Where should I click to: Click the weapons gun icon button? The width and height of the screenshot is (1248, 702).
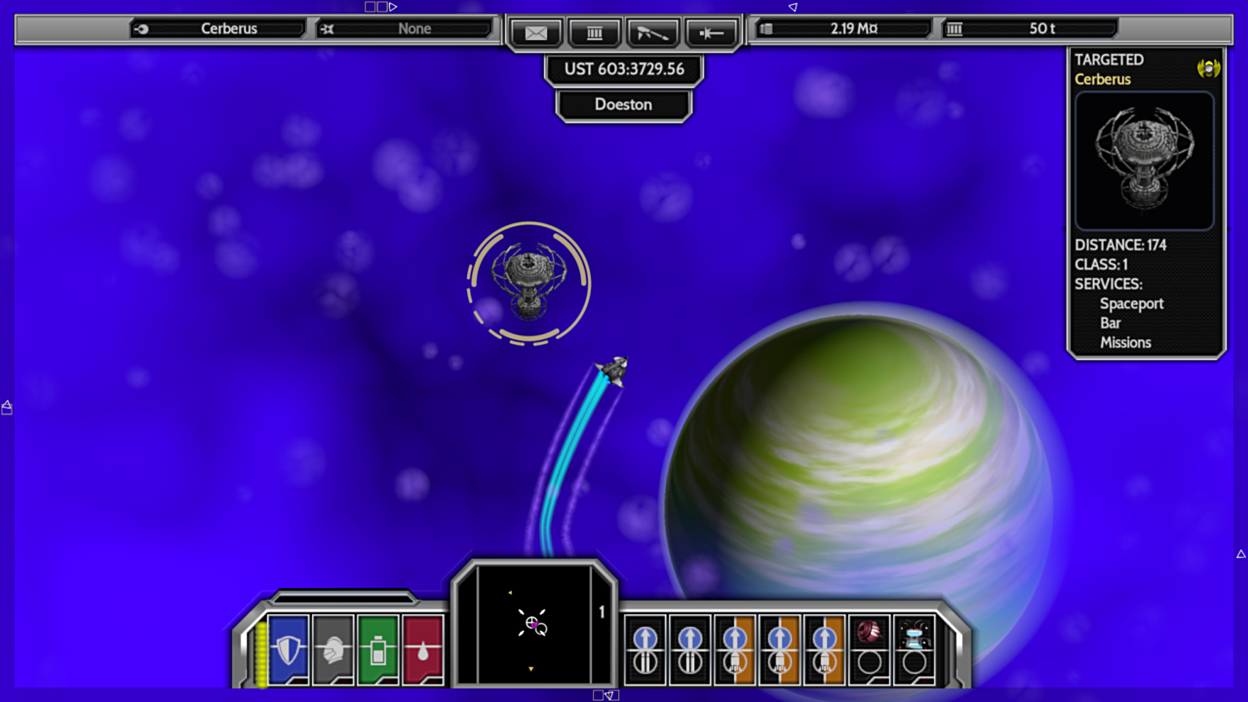(x=652, y=33)
